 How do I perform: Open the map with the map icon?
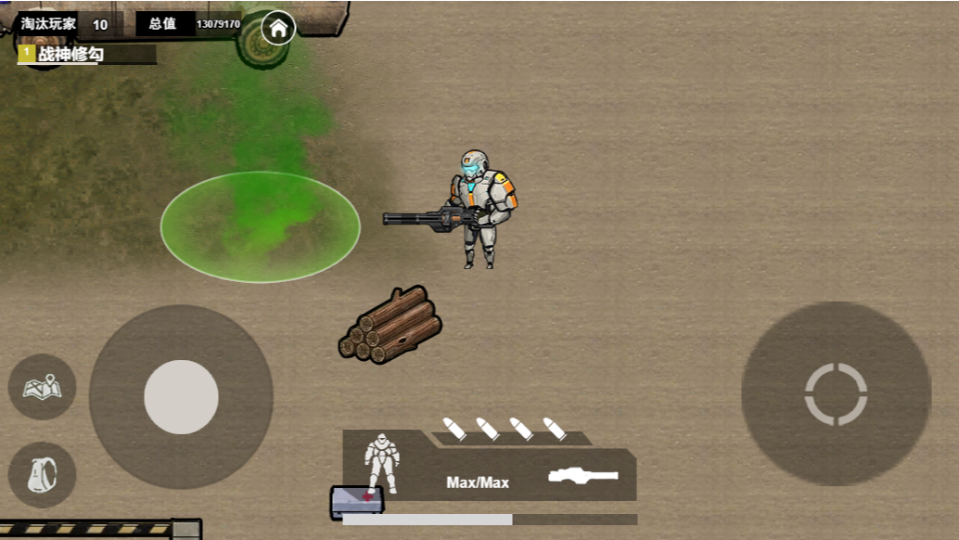coord(42,386)
